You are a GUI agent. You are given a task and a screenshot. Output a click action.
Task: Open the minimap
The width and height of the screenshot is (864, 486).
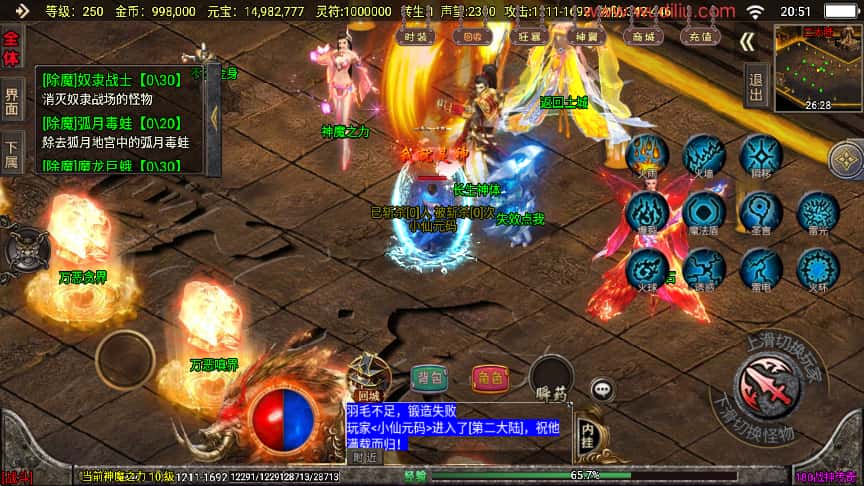click(818, 65)
